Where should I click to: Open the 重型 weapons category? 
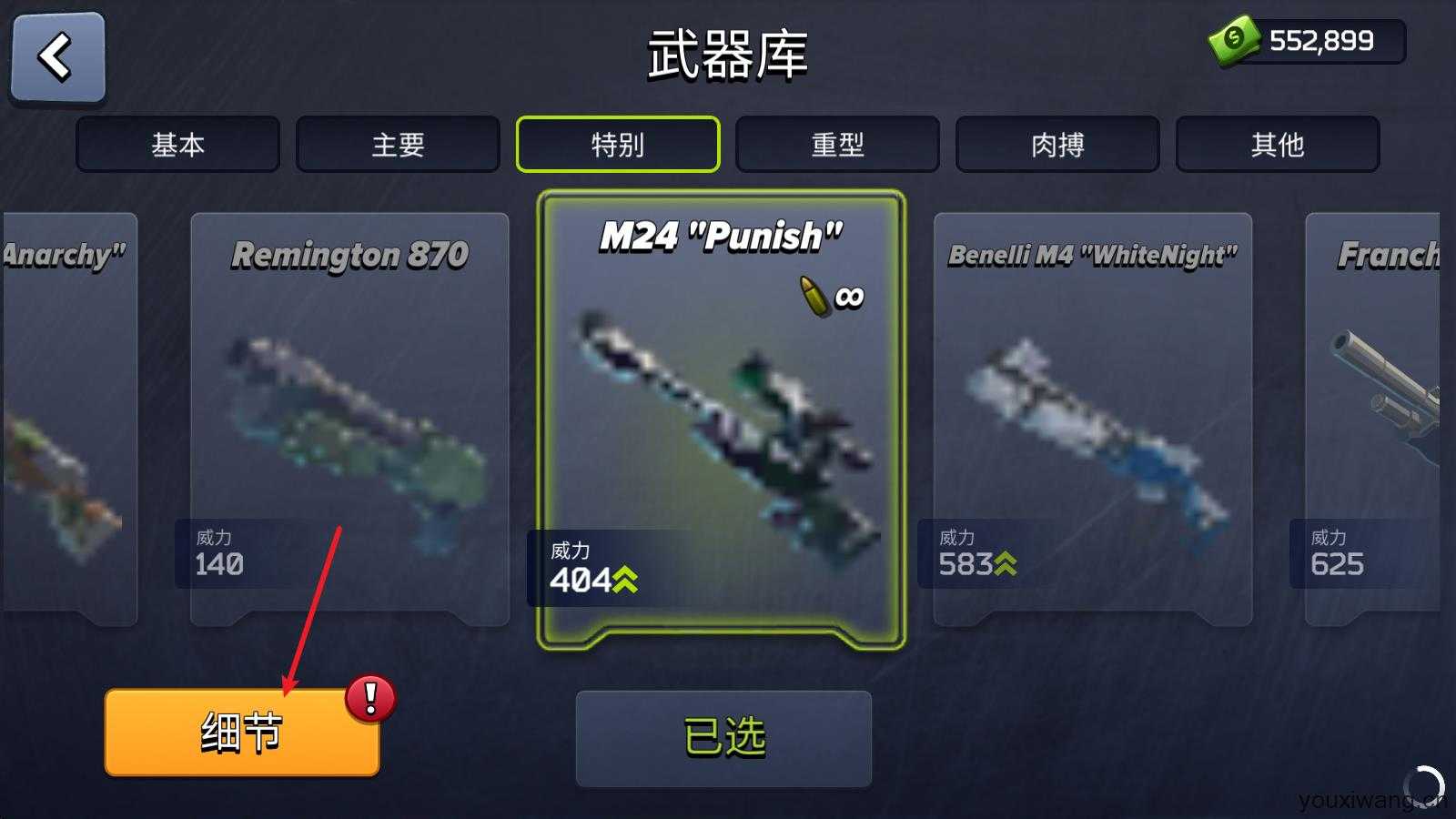pos(838,144)
